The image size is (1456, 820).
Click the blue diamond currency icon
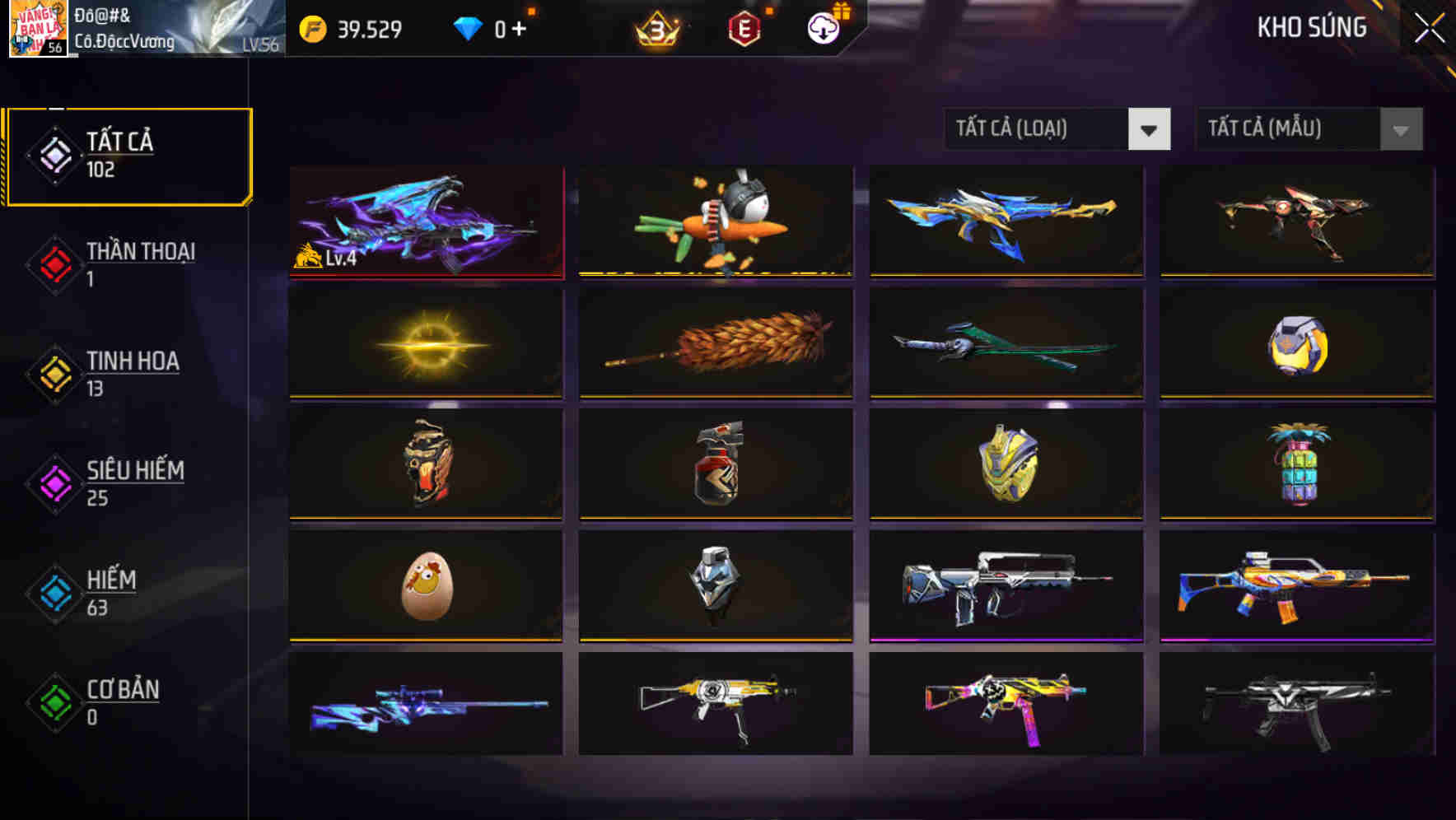click(x=468, y=27)
